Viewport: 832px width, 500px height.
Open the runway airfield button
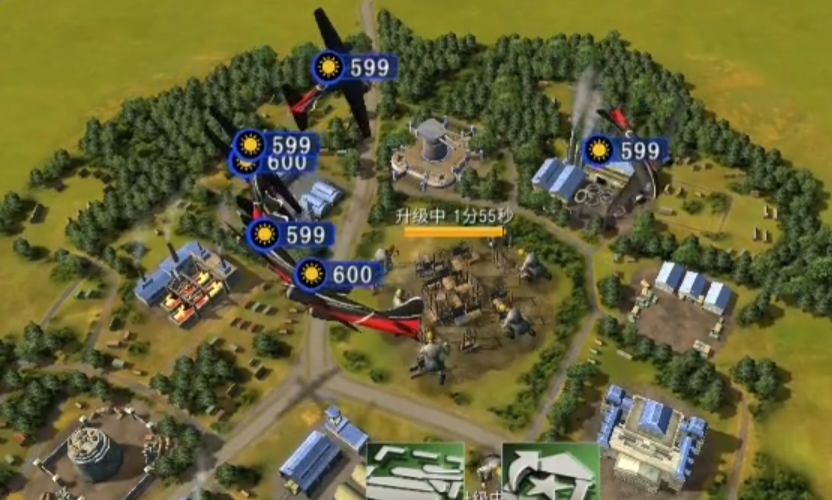(x=415, y=472)
